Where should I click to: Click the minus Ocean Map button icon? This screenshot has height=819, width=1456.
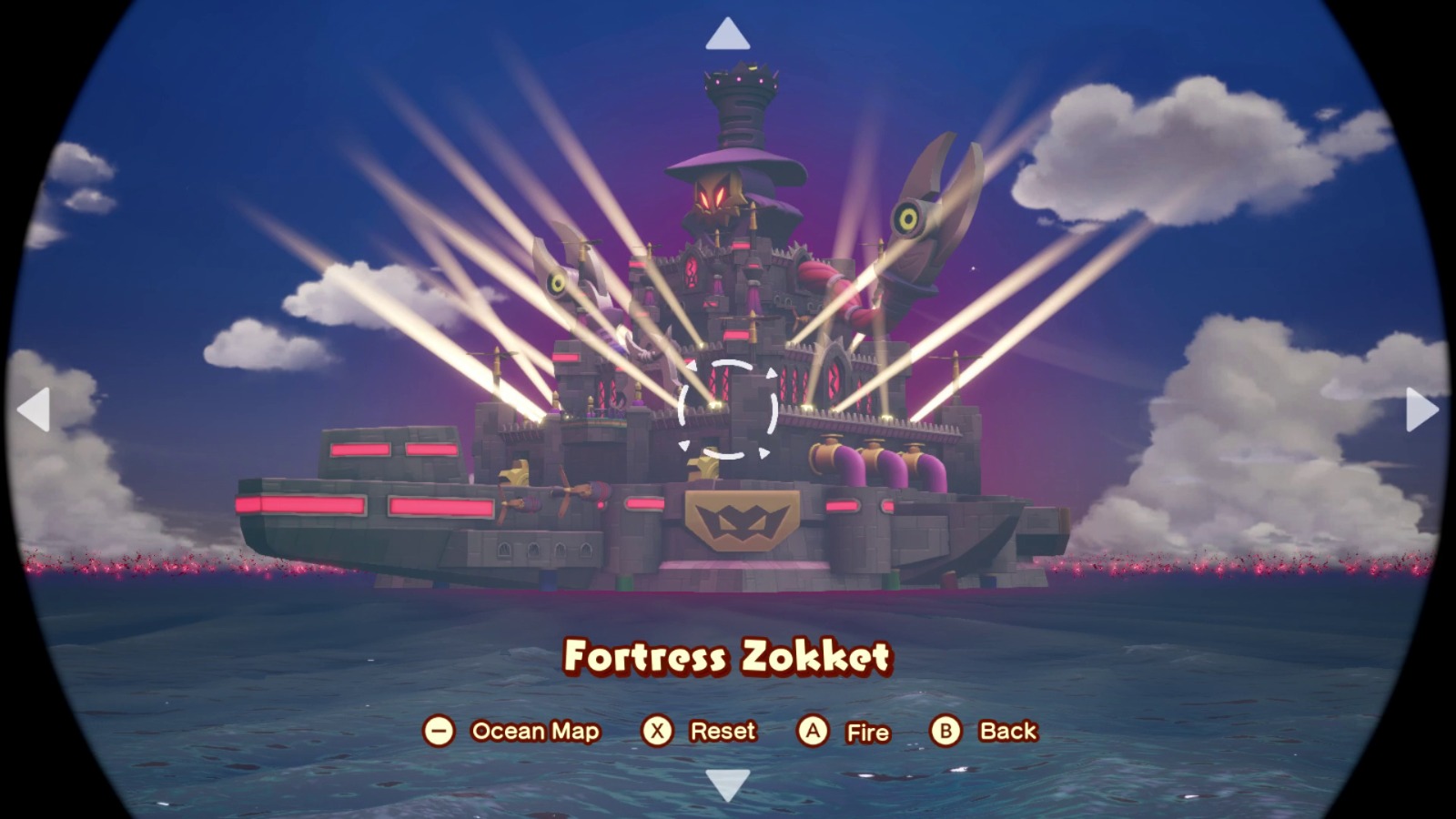point(440,729)
